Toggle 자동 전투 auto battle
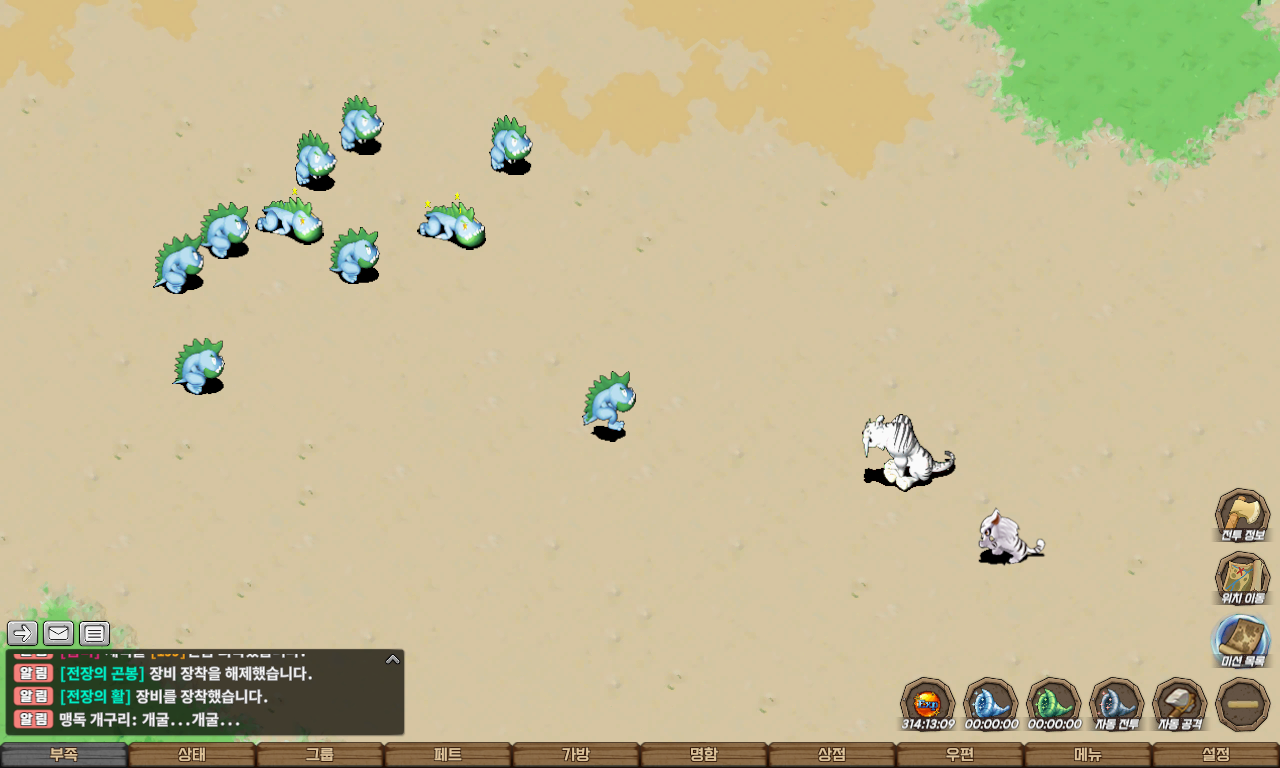Image resolution: width=1280 pixels, height=768 pixels. point(1116,704)
